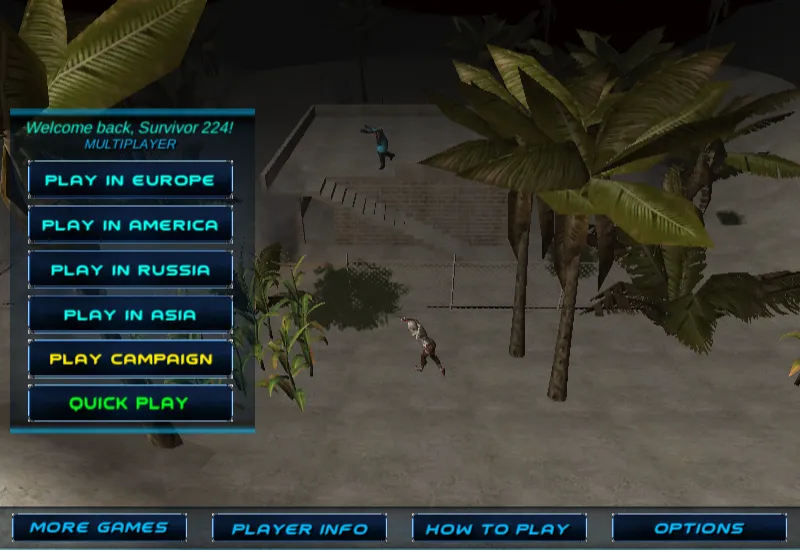This screenshot has width=800, height=550.
Task: Launch a Quick Play match
Action: pyautogui.click(x=130, y=404)
